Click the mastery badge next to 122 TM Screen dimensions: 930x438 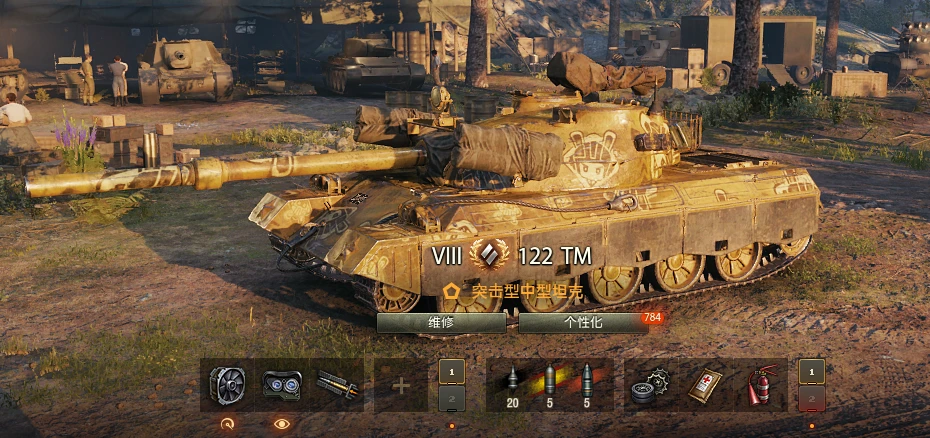click(x=489, y=255)
